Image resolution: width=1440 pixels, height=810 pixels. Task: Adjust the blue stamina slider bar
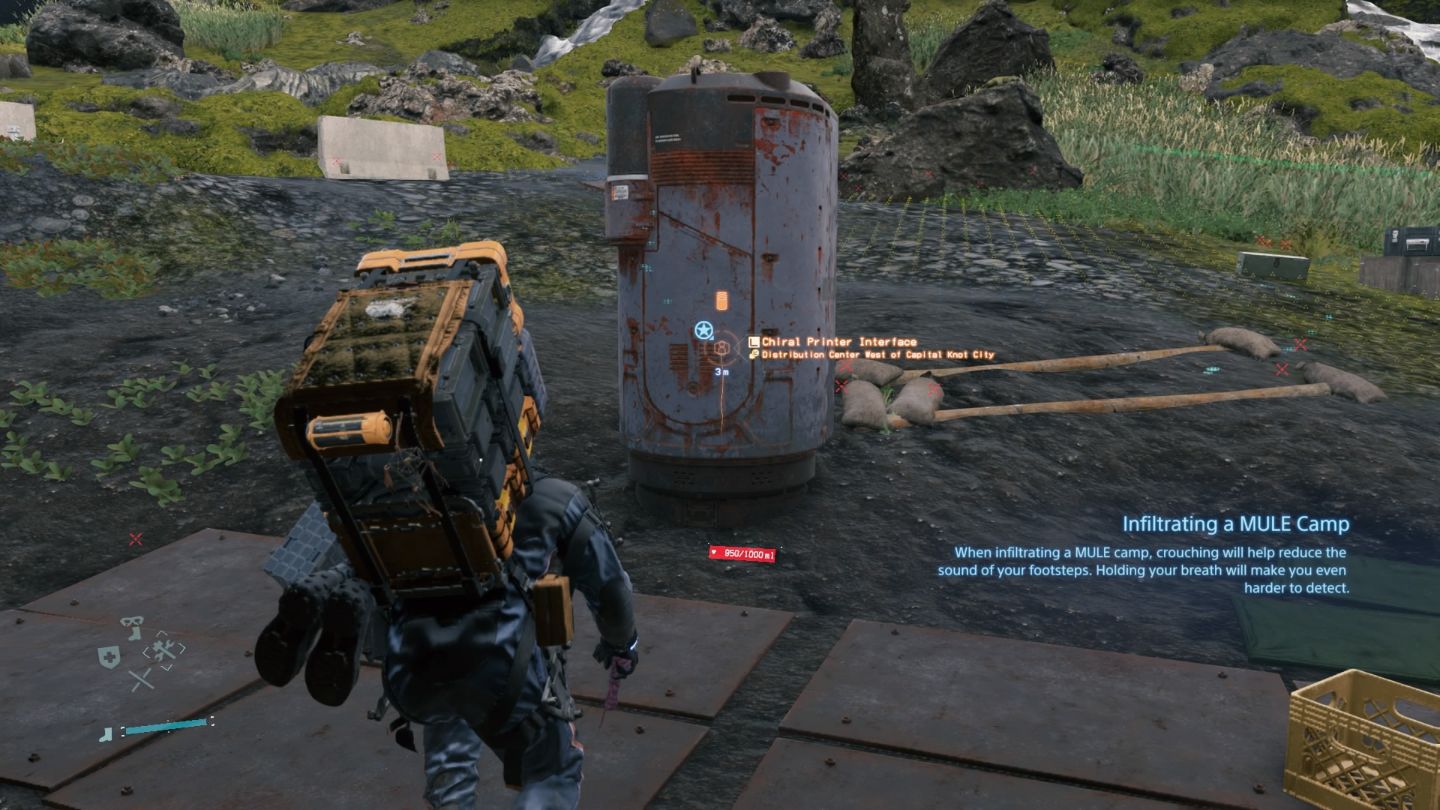pyautogui.click(x=167, y=727)
